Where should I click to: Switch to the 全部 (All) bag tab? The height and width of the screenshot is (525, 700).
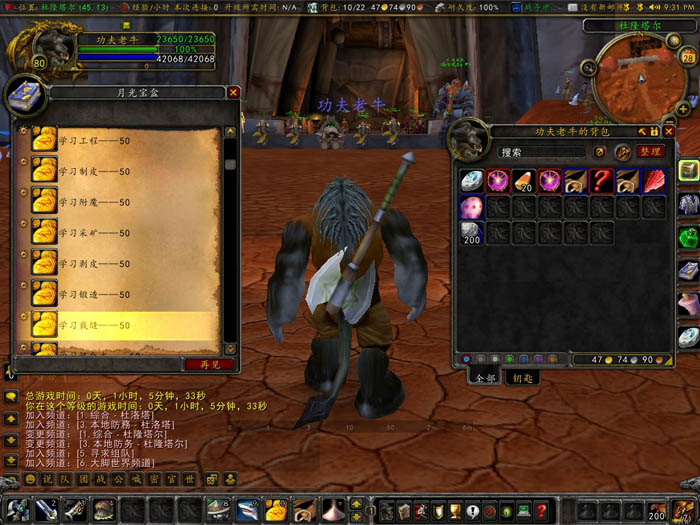[x=486, y=378]
